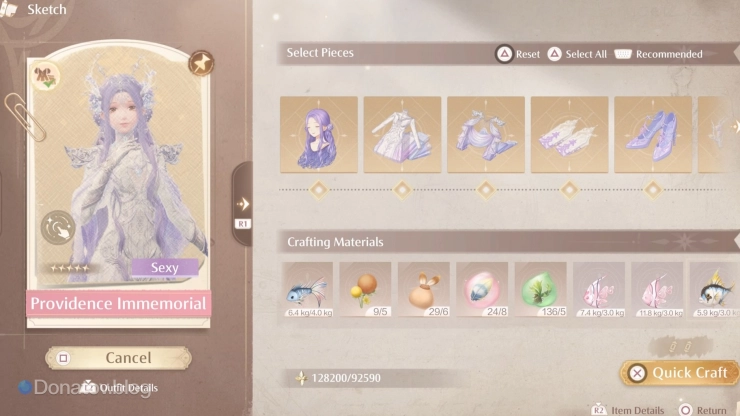Choose the orange fruit material 9/5
The image size is (740, 416).
[x=365, y=289]
